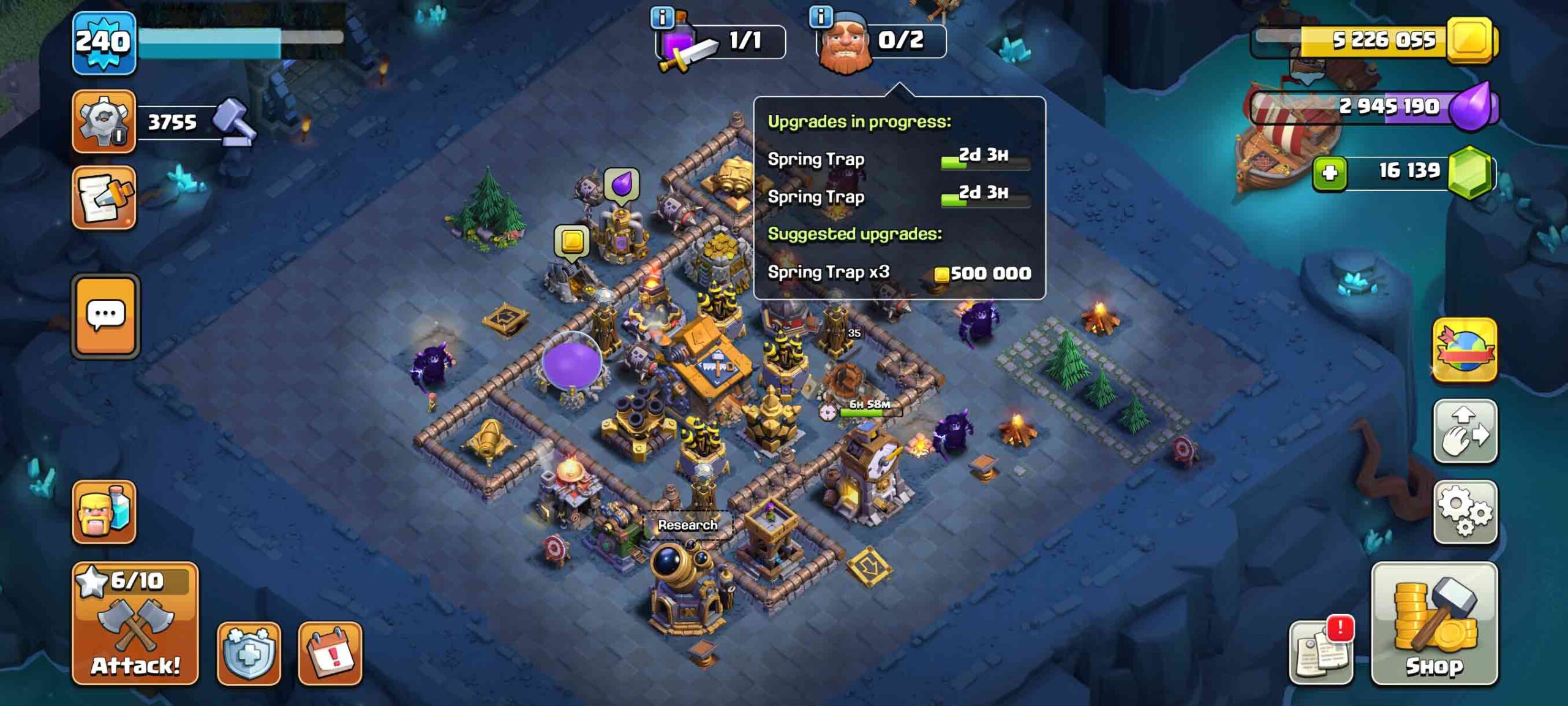Open the shield with plus button
The height and width of the screenshot is (706, 1568).
pyautogui.click(x=249, y=653)
